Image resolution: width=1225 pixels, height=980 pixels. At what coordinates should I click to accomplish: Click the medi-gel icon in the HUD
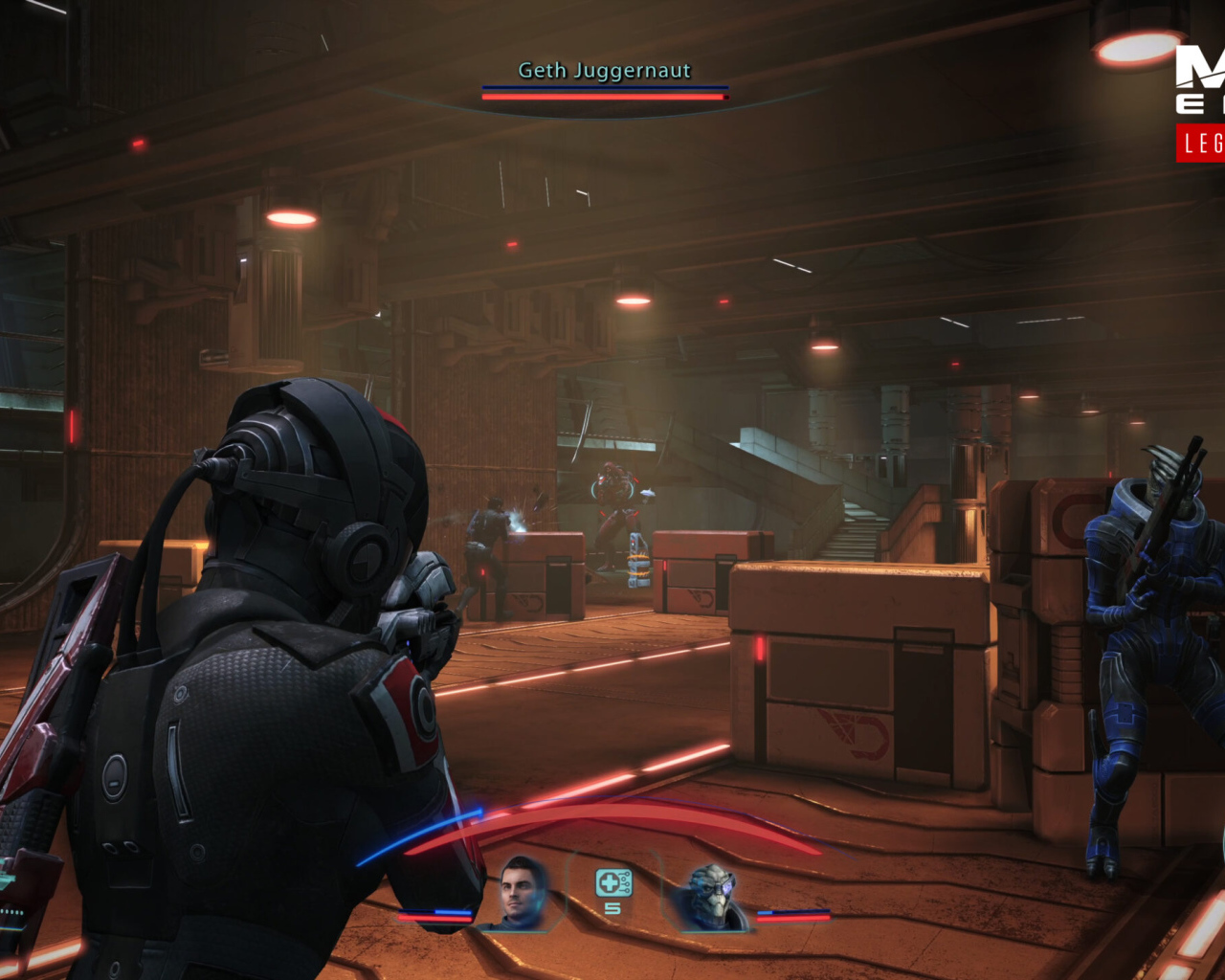click(x=612, y=882)
